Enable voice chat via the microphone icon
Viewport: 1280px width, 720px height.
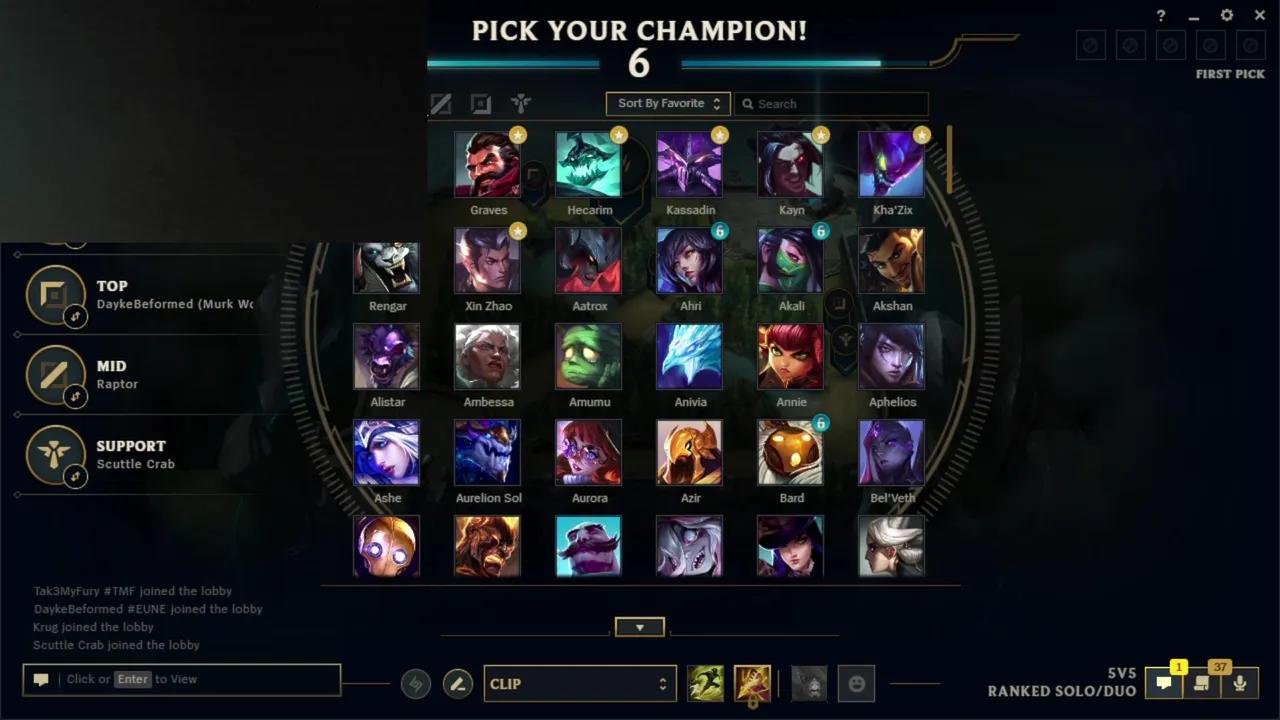coord(1241,684)
